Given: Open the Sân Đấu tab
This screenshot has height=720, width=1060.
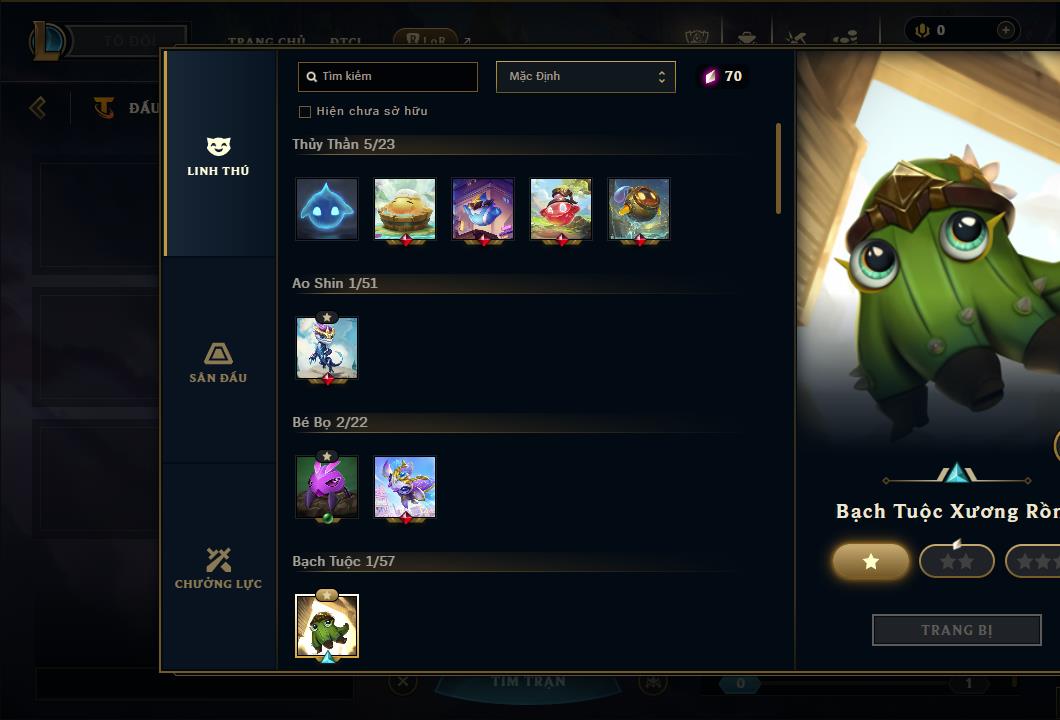Looking at the screenshot, I should (x=218, y=363).
